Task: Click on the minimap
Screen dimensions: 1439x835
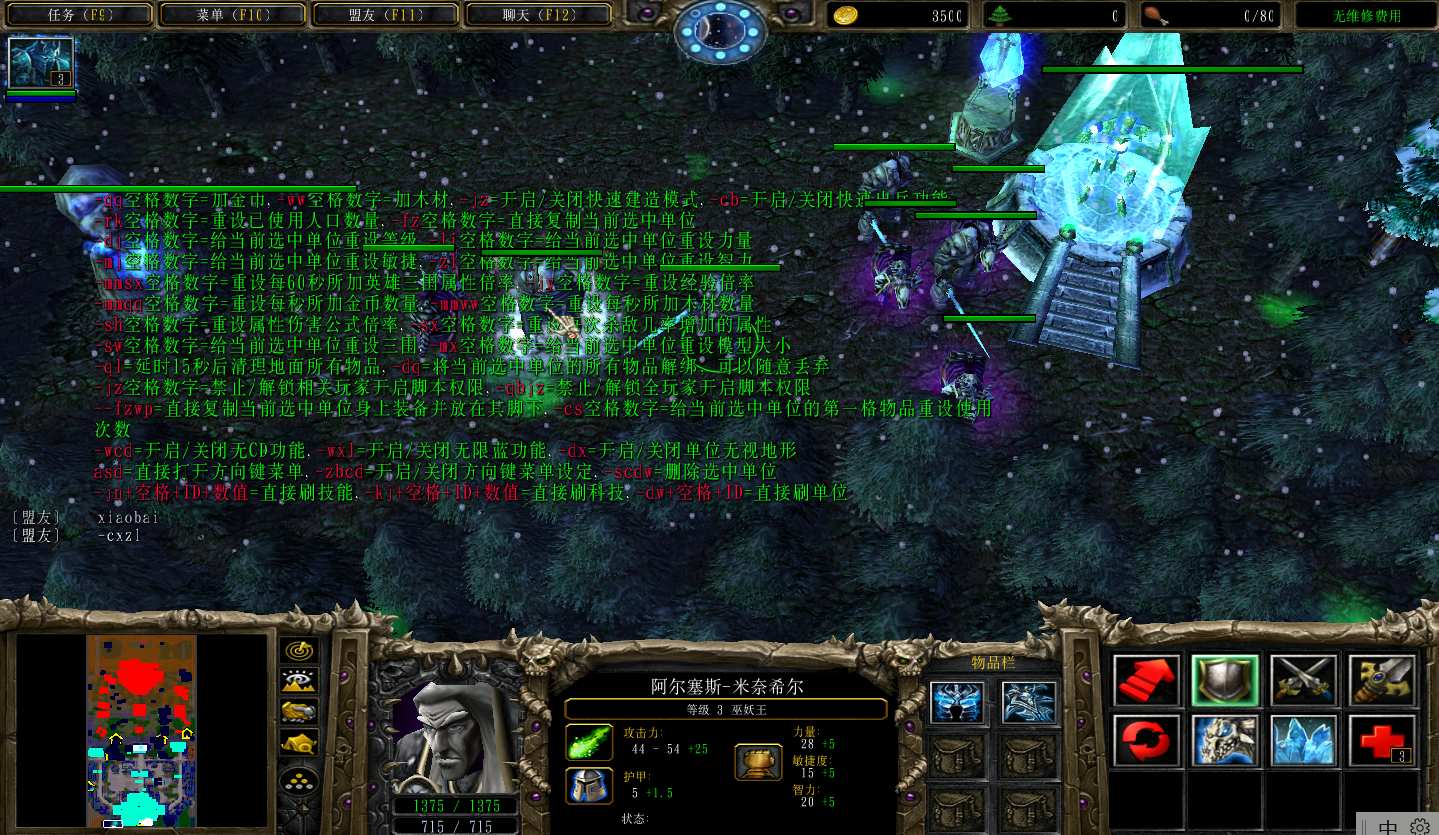Action: [x=141, y=730]
